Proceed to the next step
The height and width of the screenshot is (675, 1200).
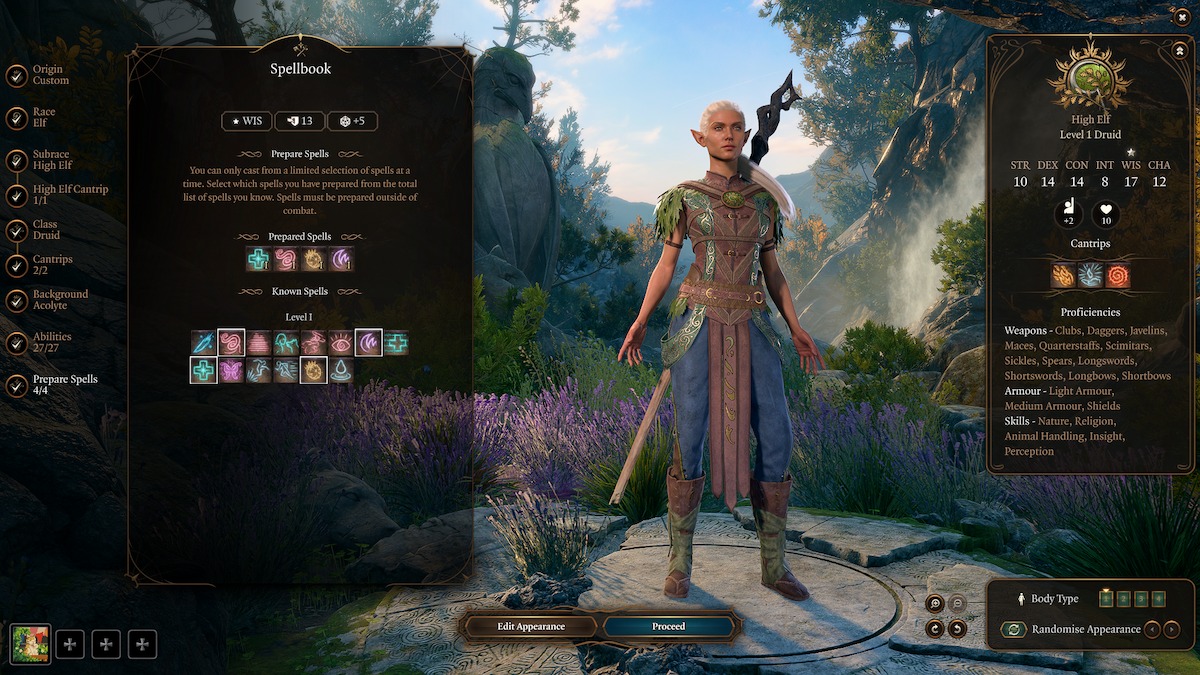(x=669, y=626)
